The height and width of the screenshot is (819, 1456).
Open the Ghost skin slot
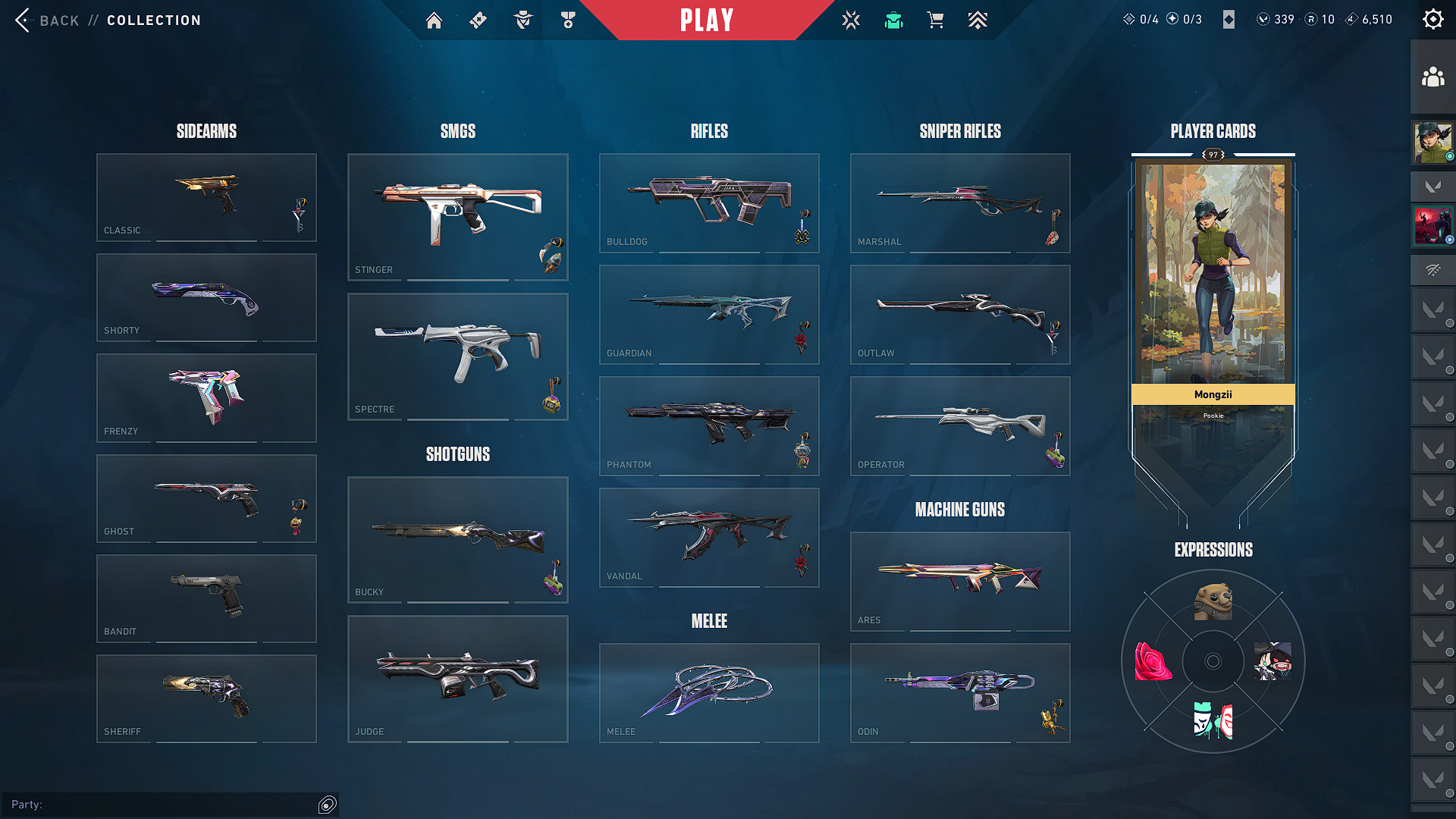[206, 498]
